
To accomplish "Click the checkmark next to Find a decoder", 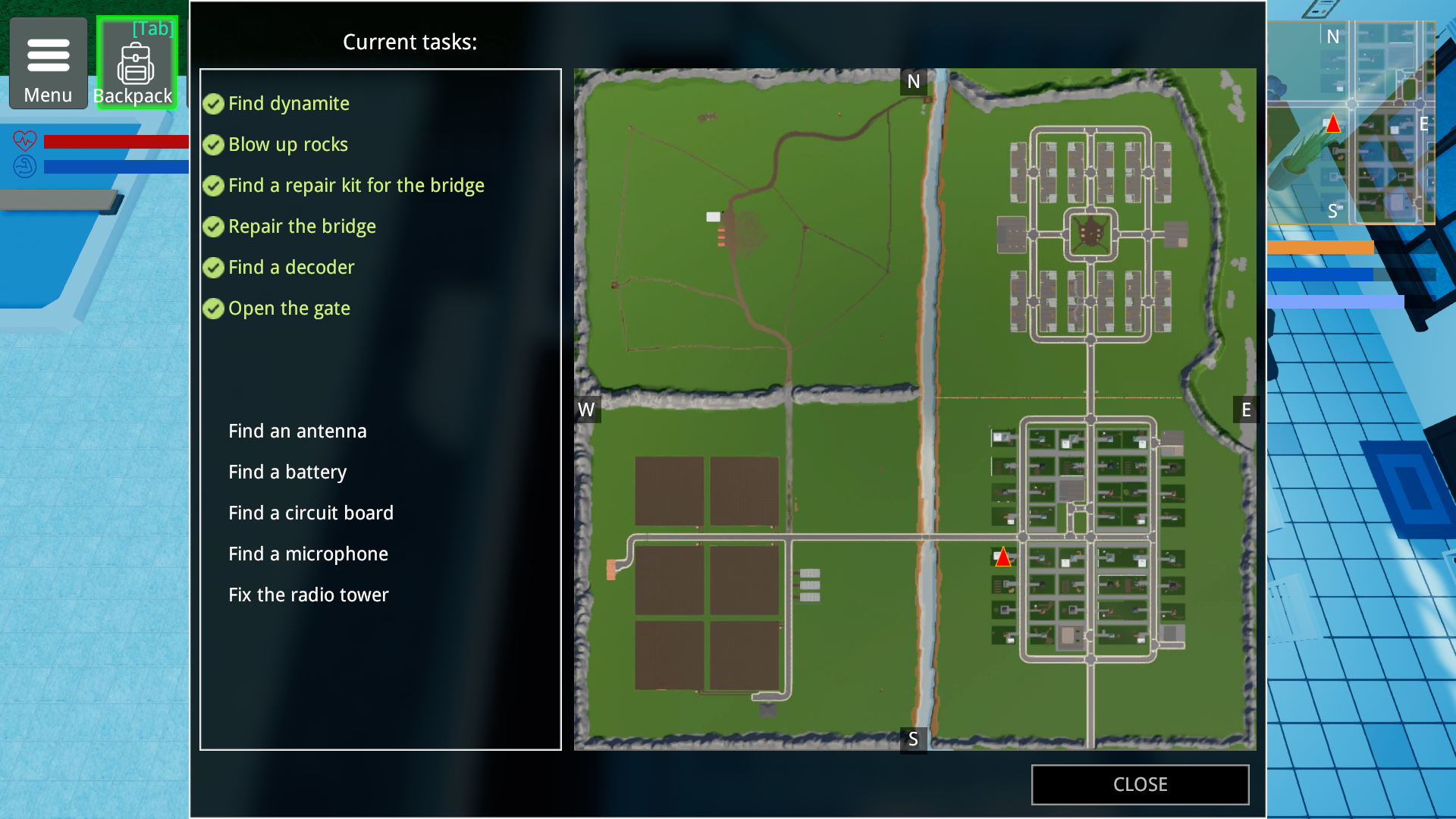I will coord(213,267).
